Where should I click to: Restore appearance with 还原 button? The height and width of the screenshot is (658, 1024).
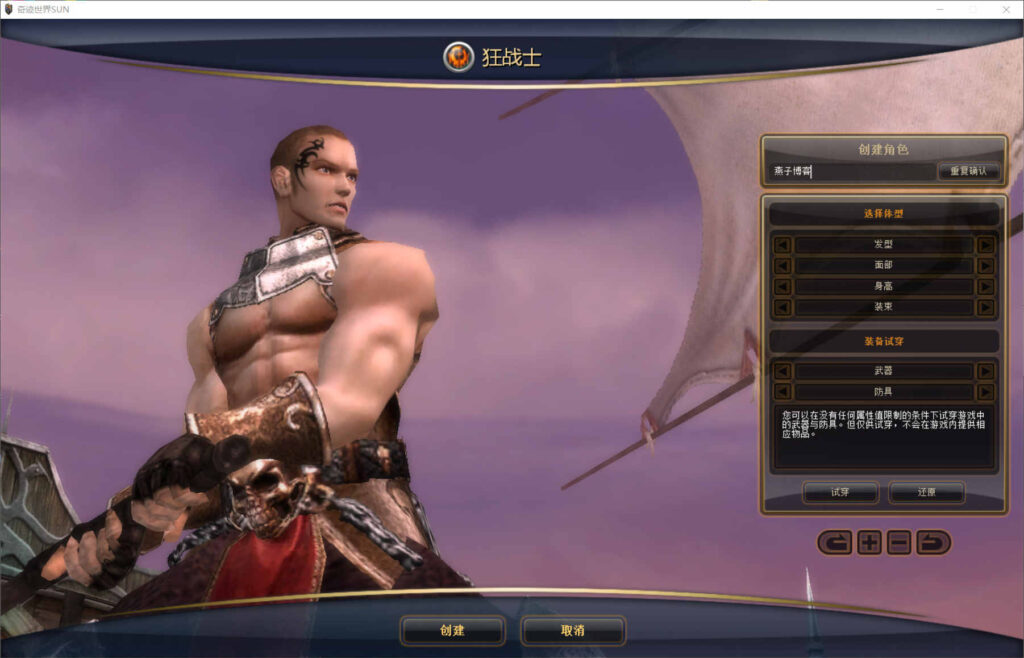[x=926, y=493]
